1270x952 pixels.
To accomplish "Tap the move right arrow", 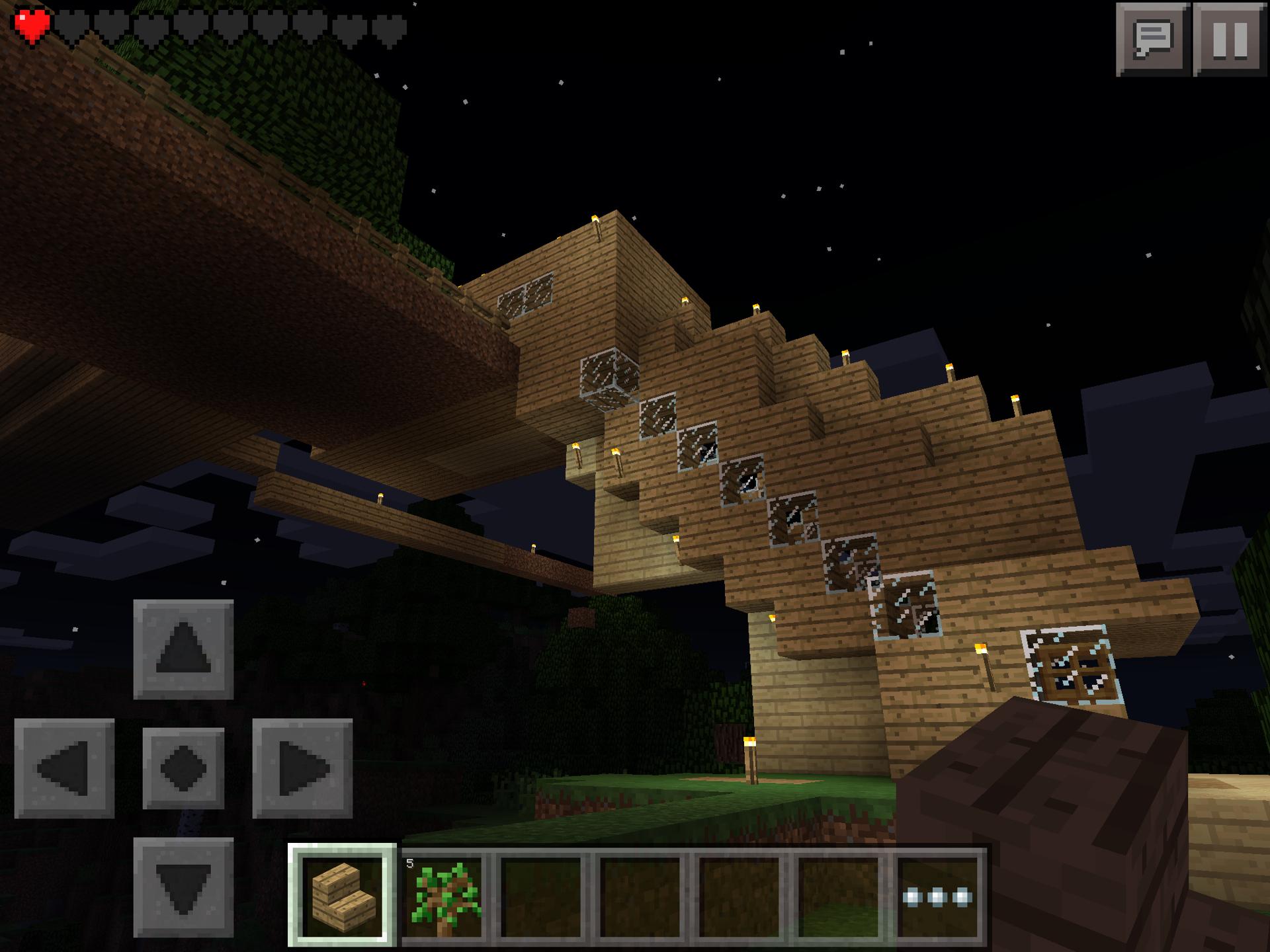I will pyautogui.click(x=302, y=768).
